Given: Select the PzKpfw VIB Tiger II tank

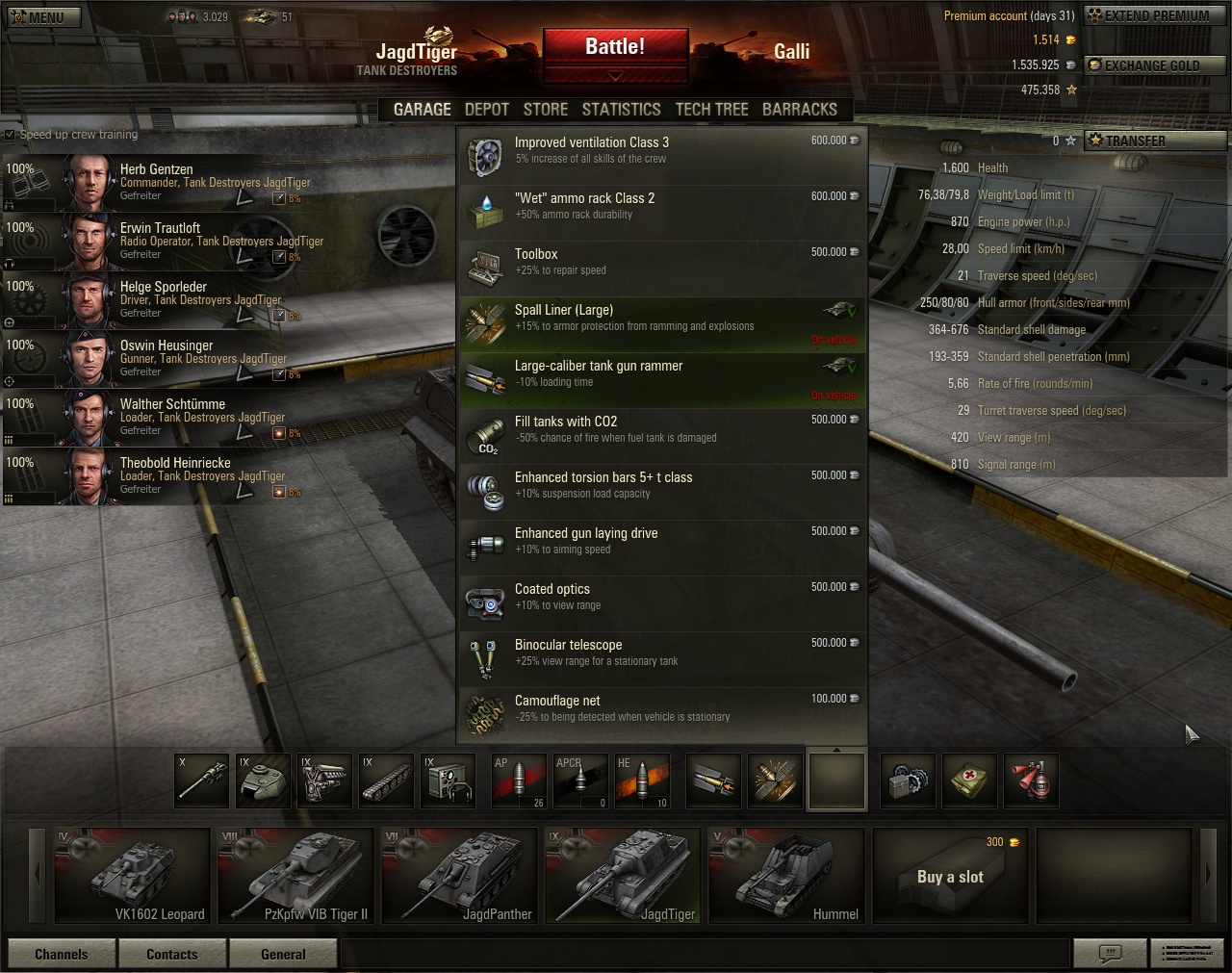Looking at the screenshot, I should (295, 875).
